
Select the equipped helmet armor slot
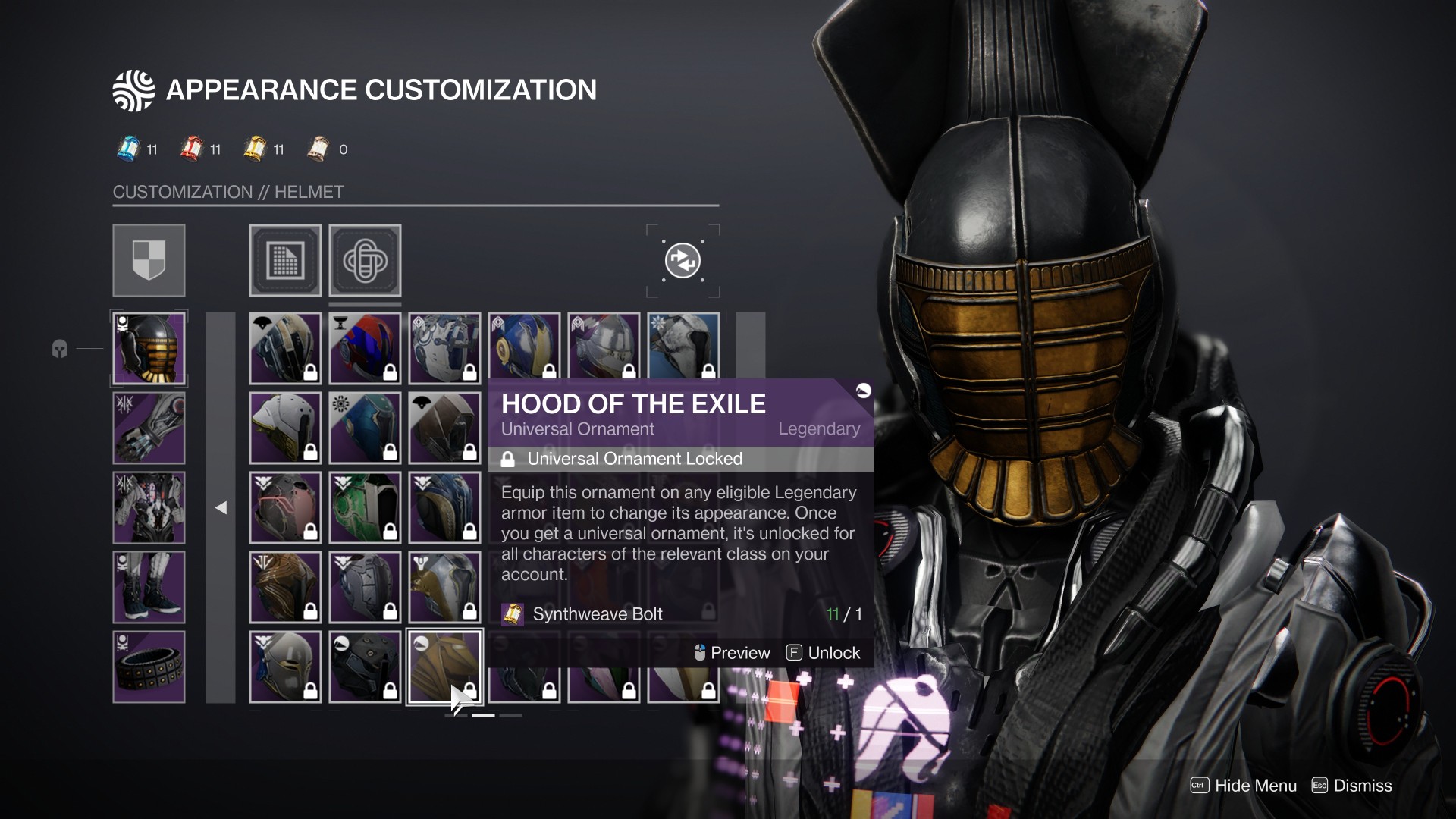[x=149, y=348]
